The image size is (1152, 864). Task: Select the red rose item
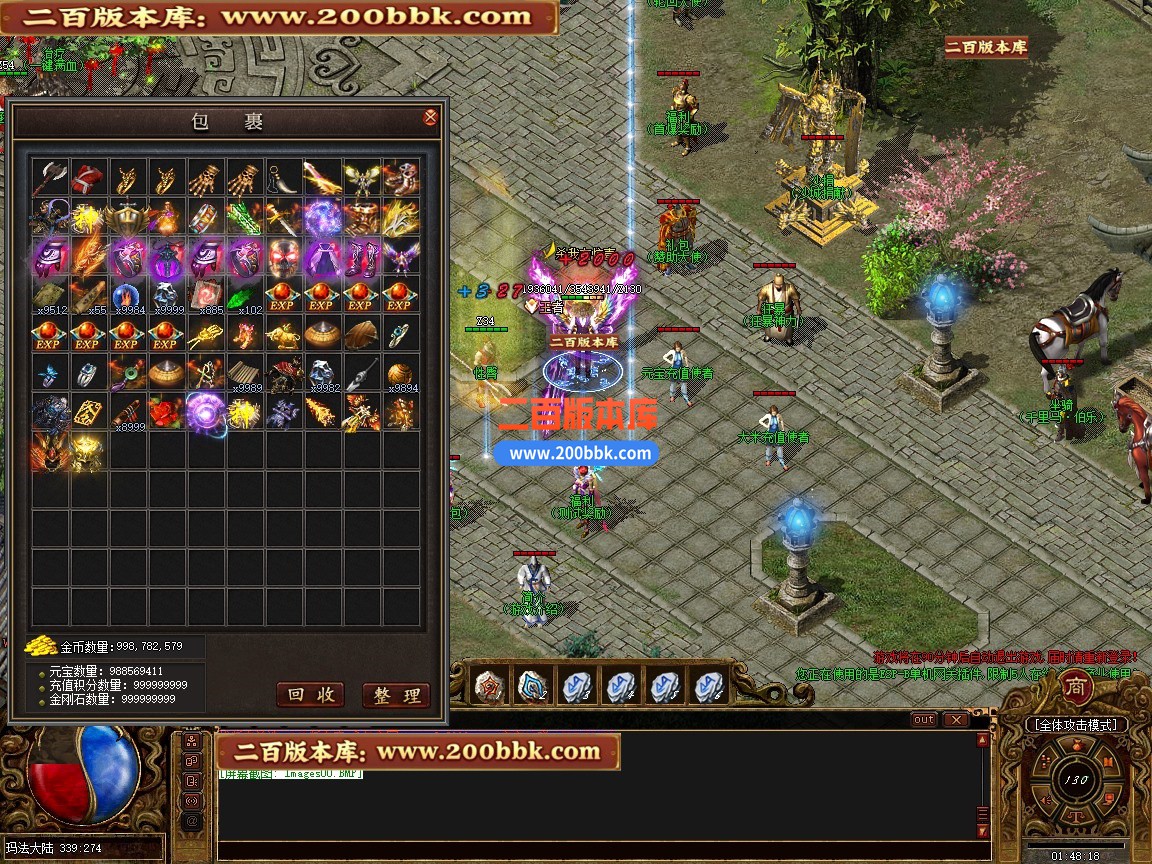(166, 412)
